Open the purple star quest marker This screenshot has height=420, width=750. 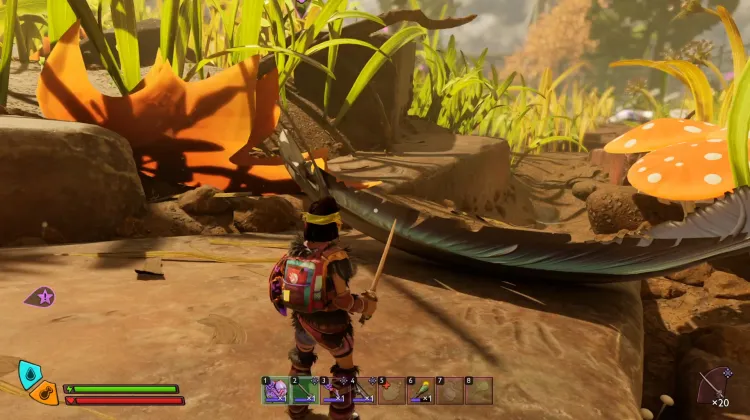(42, 296)
